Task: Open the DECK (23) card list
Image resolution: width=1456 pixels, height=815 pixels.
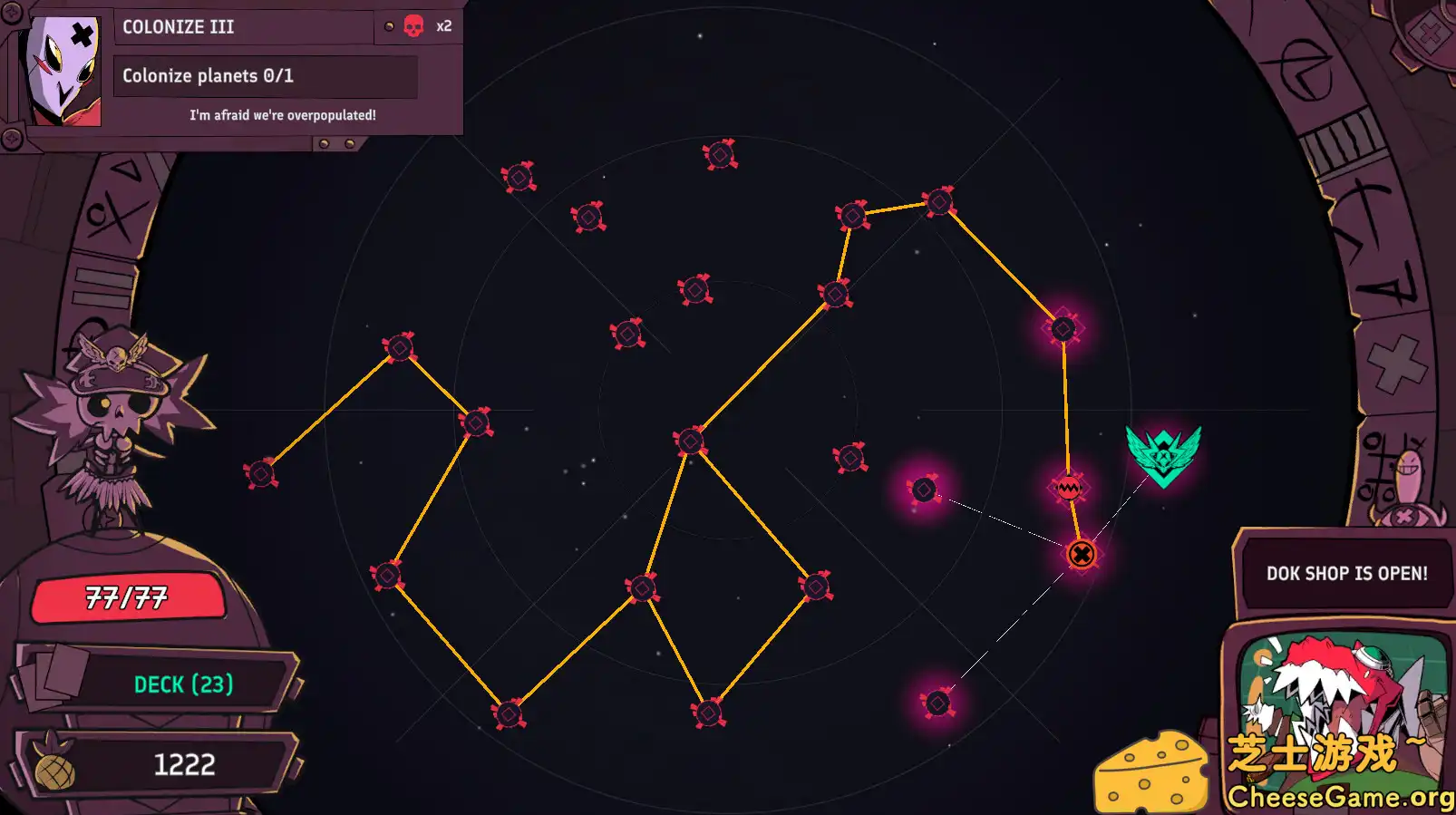Action: [184, 685]
